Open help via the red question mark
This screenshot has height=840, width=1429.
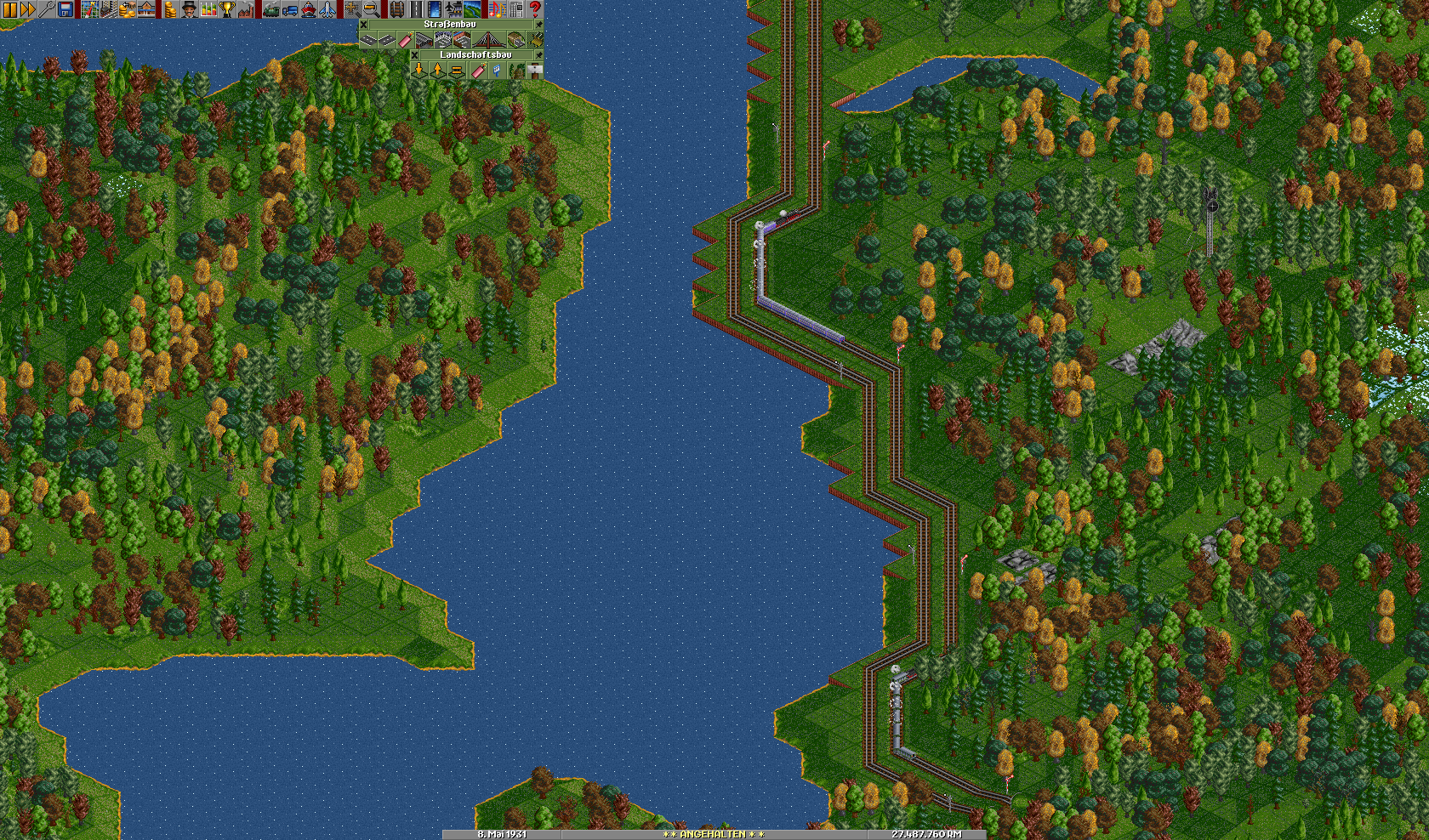coord(535,9)
